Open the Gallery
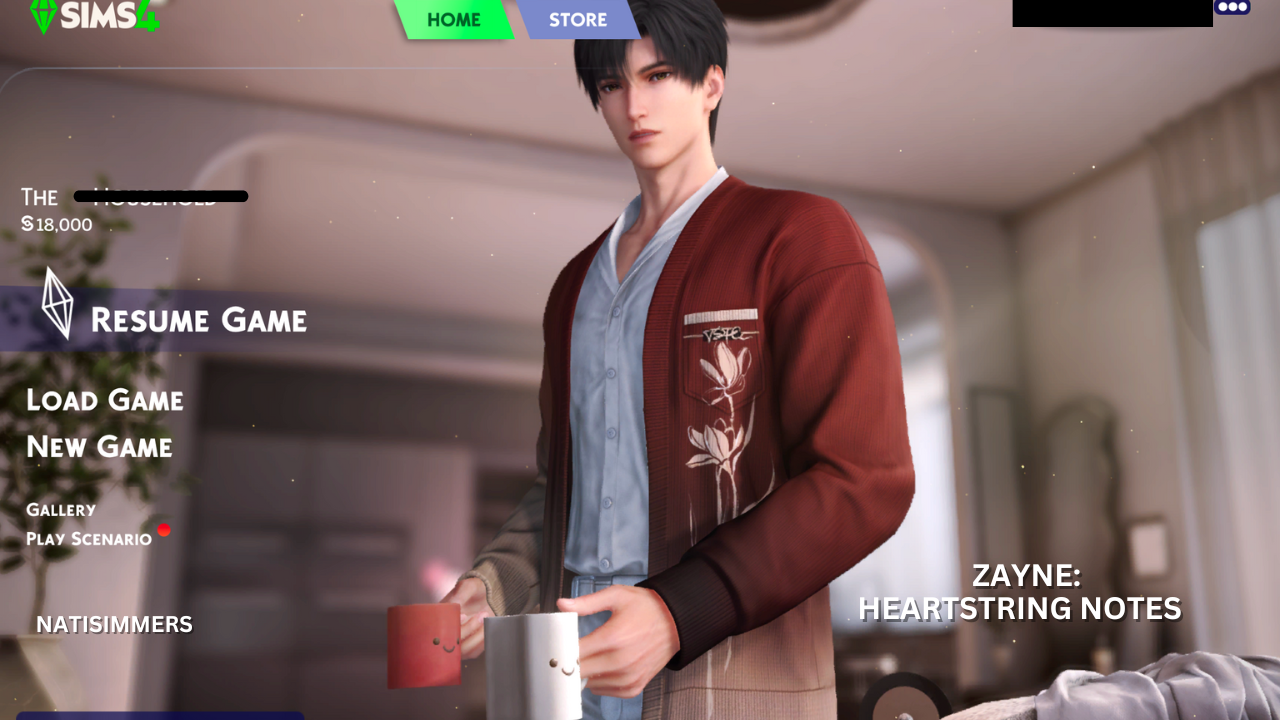This screenshot has height=720, width=1280. pos(61,509)
